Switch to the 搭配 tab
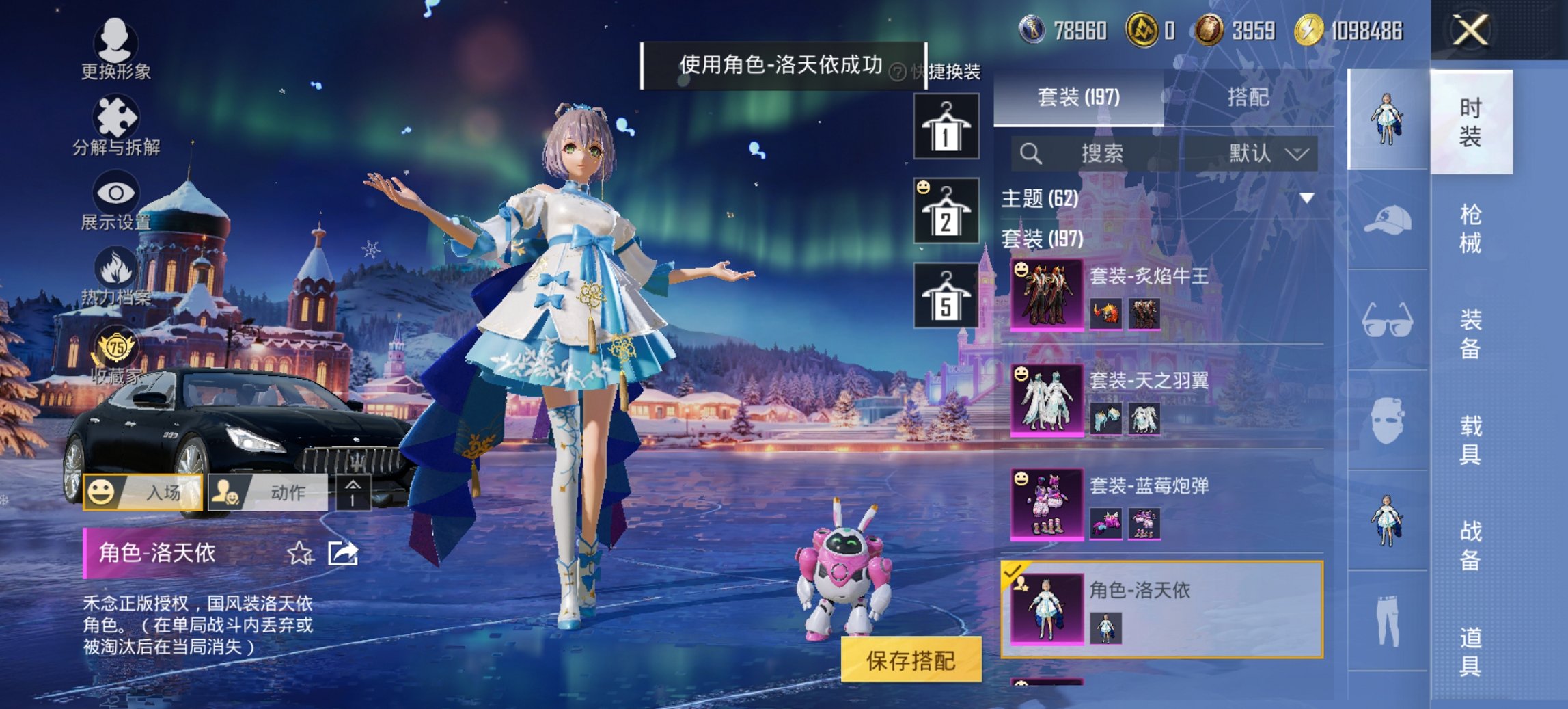Screen dimensions: 1568x709 click(1252, 98)
